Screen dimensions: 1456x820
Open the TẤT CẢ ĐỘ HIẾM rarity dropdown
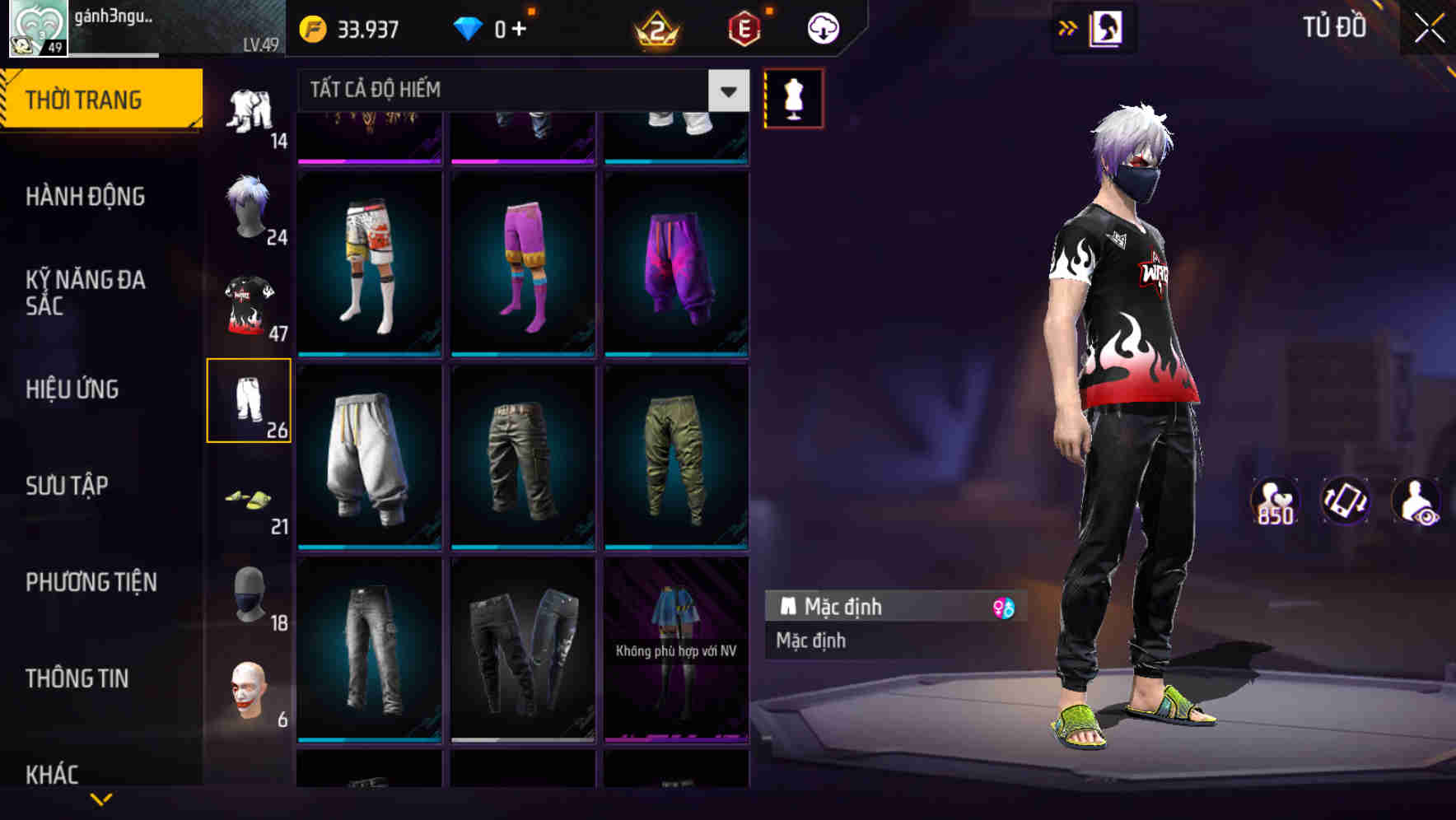click(x=519, y=91)
